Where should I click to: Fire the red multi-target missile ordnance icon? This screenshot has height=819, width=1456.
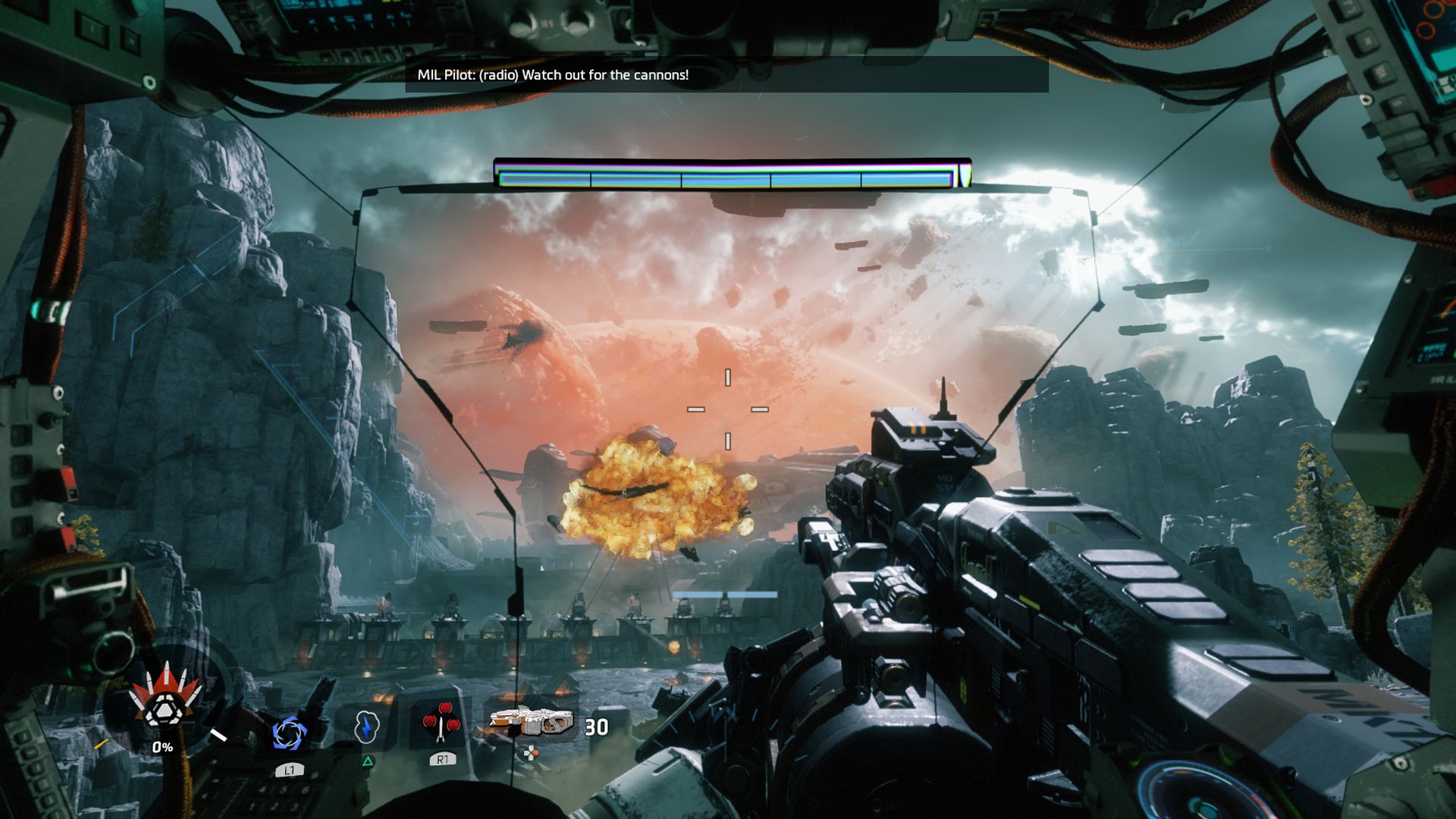[441, 723]
